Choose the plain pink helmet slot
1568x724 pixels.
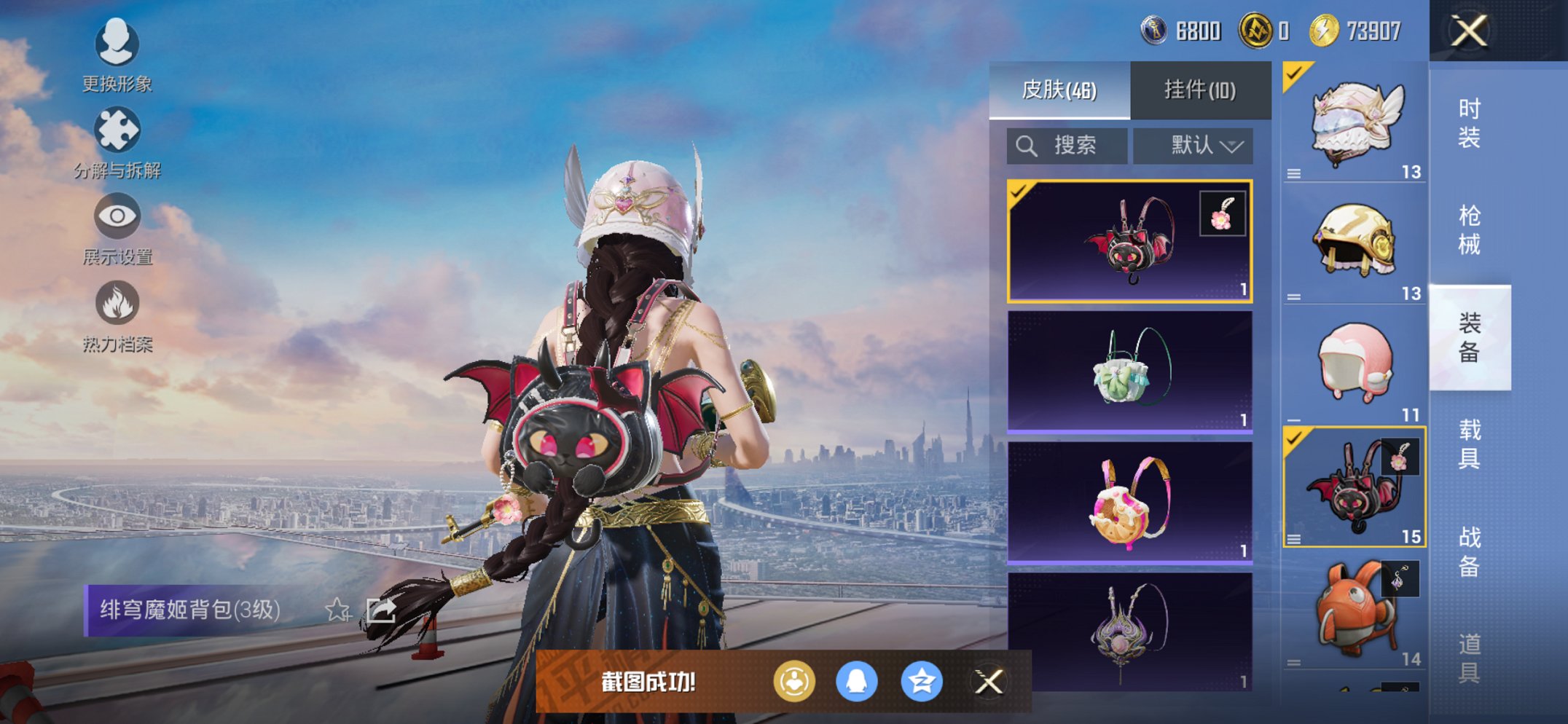coord(1354,364)
